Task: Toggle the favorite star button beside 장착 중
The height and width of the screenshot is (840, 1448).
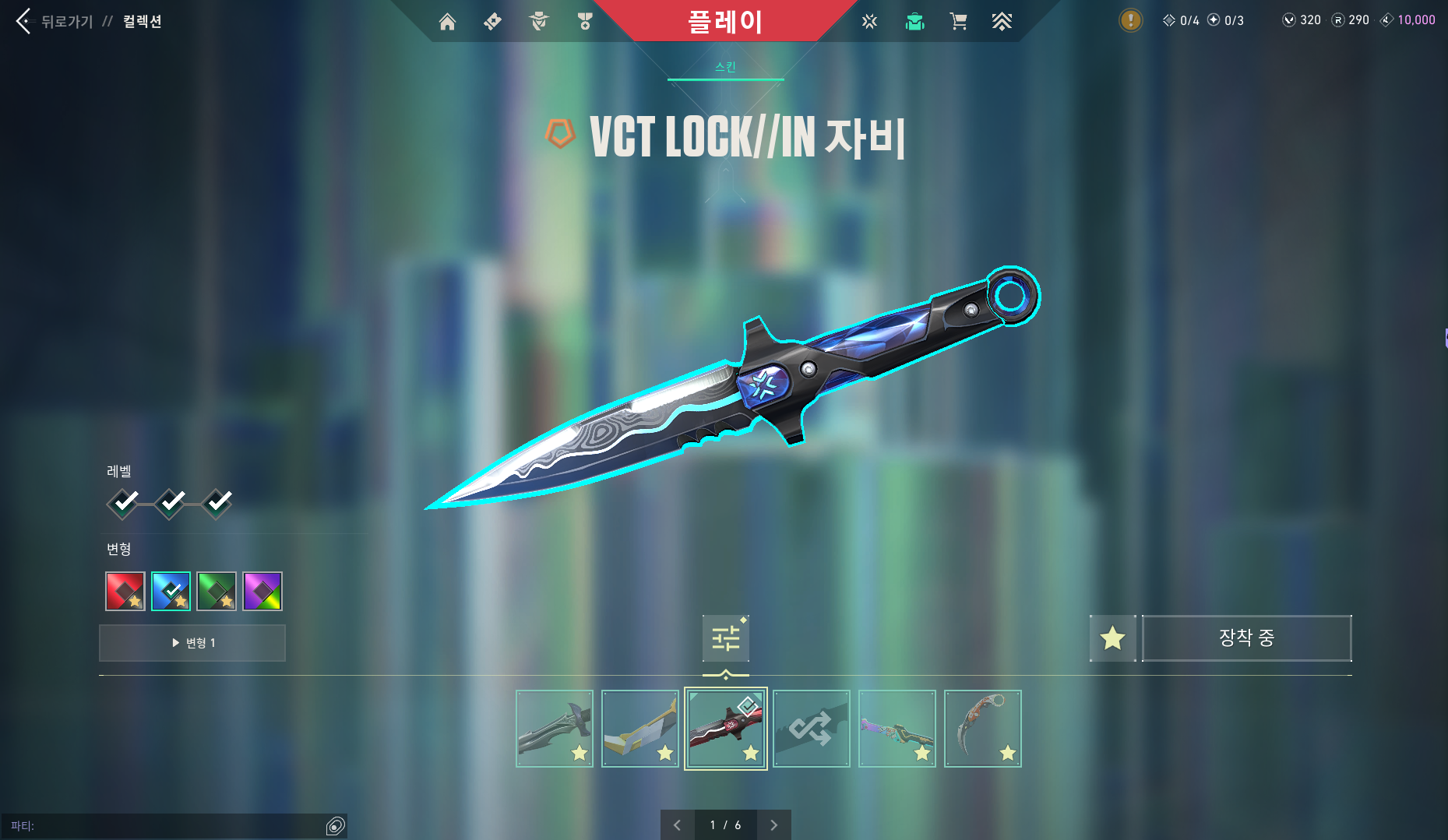Action: tap(1112, 638)
